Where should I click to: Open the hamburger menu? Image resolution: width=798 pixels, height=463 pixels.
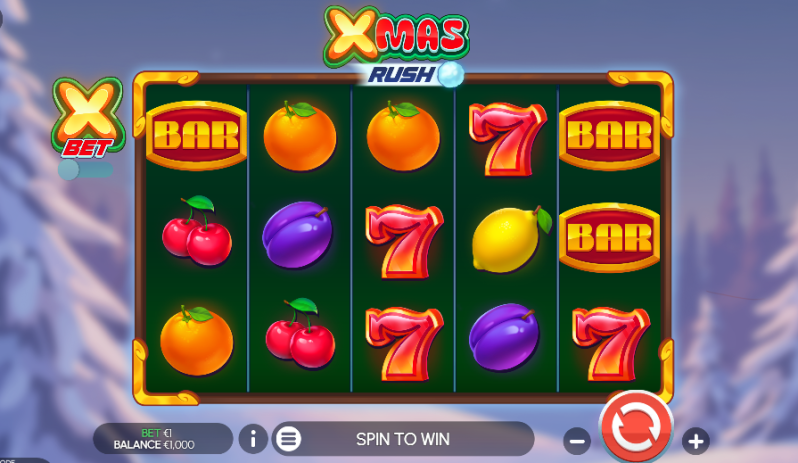click(288, 438)
